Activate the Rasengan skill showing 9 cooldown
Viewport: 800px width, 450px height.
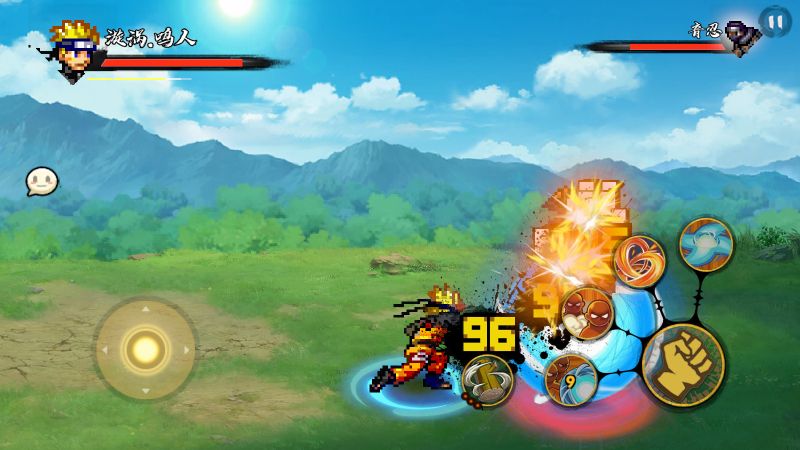[x=571, y=379]
